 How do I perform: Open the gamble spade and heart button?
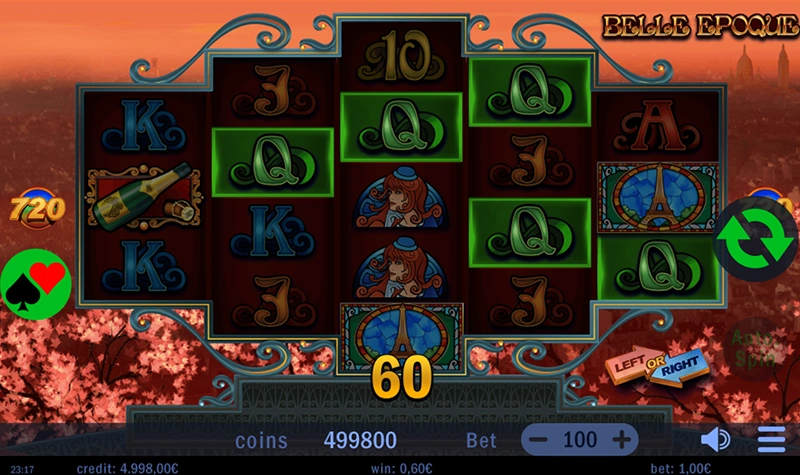[36, 281]
